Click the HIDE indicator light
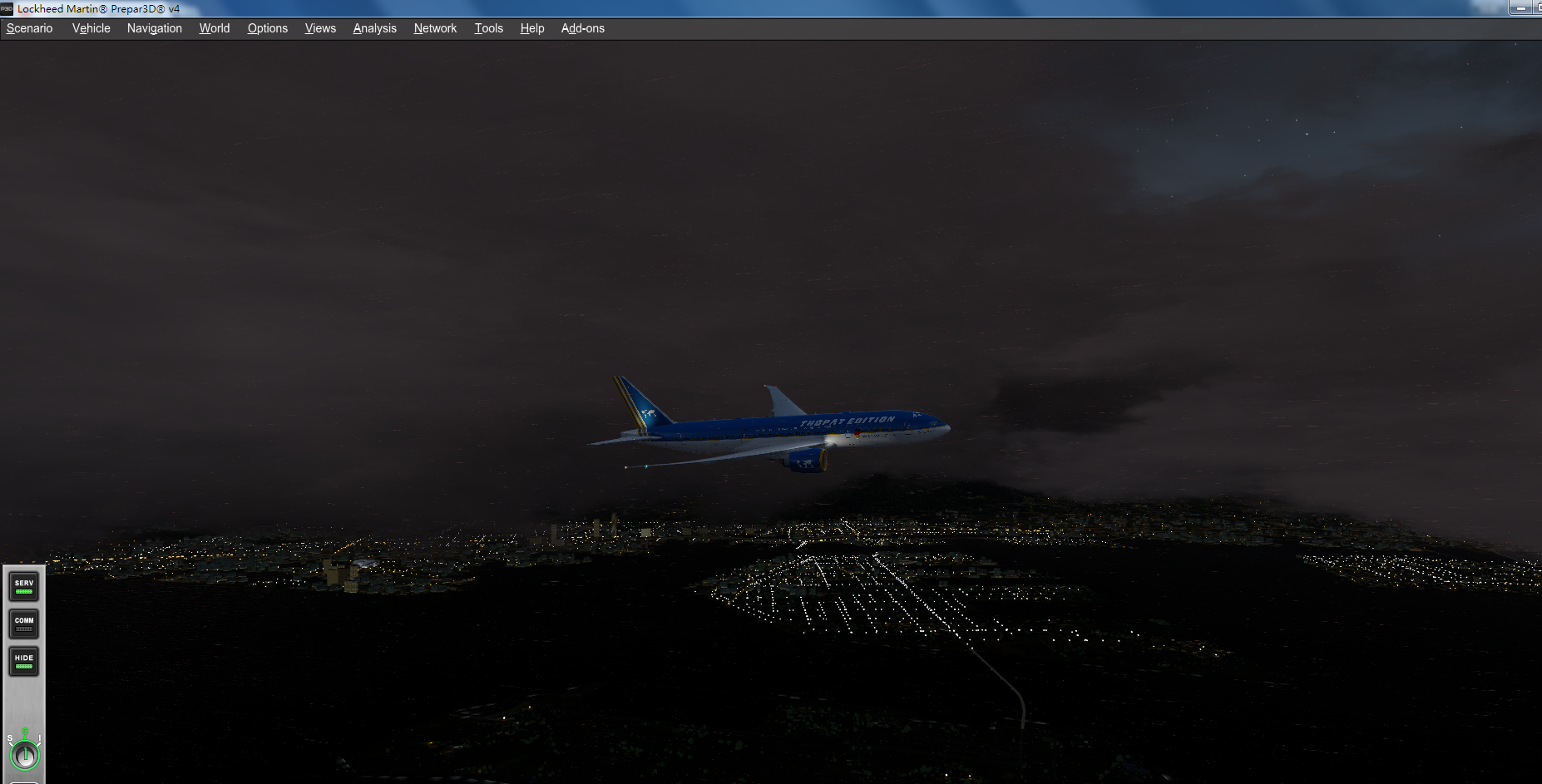The width and height of the screenshot is (1542, 784). tap(22, 668)
